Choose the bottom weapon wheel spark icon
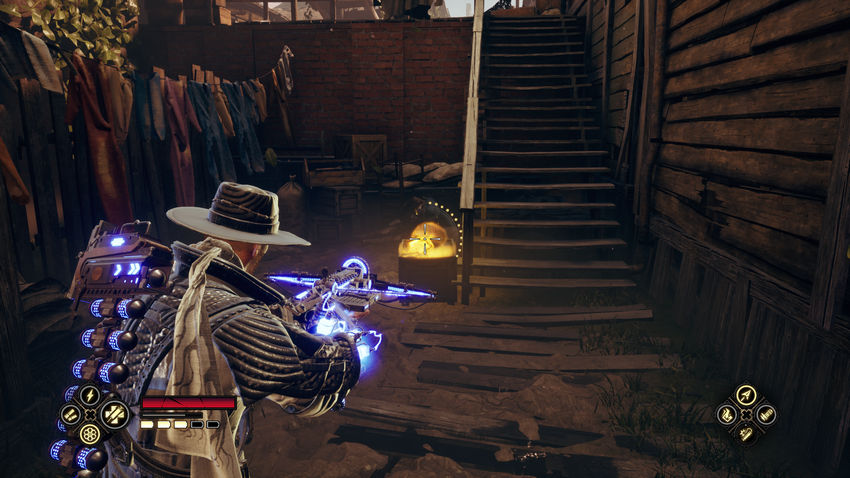Screen dimensions: 850x478 [x=745, y=433]
